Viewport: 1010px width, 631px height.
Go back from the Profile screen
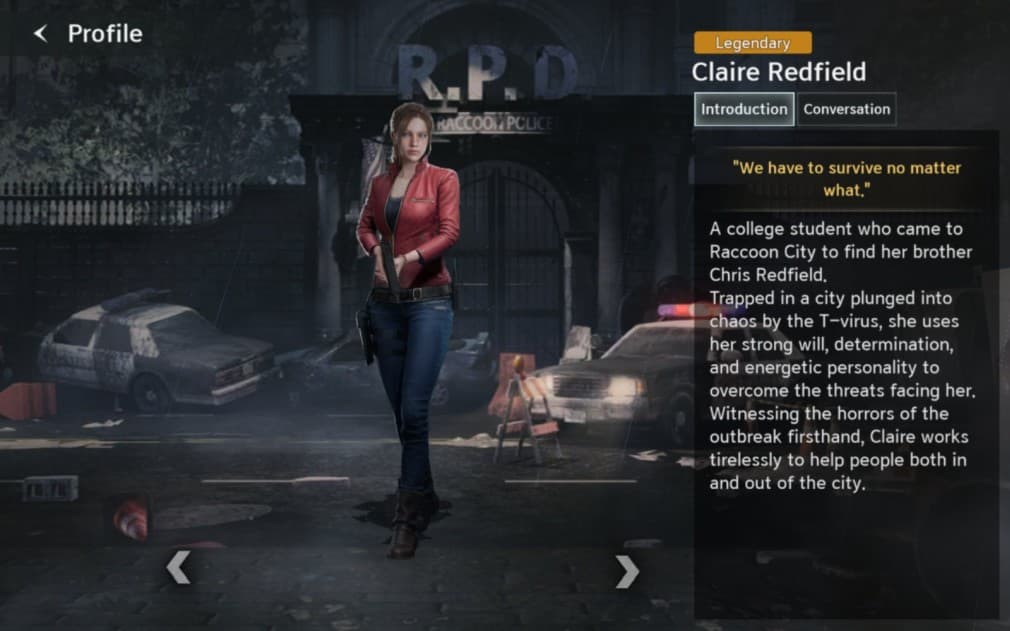(41, 34)
